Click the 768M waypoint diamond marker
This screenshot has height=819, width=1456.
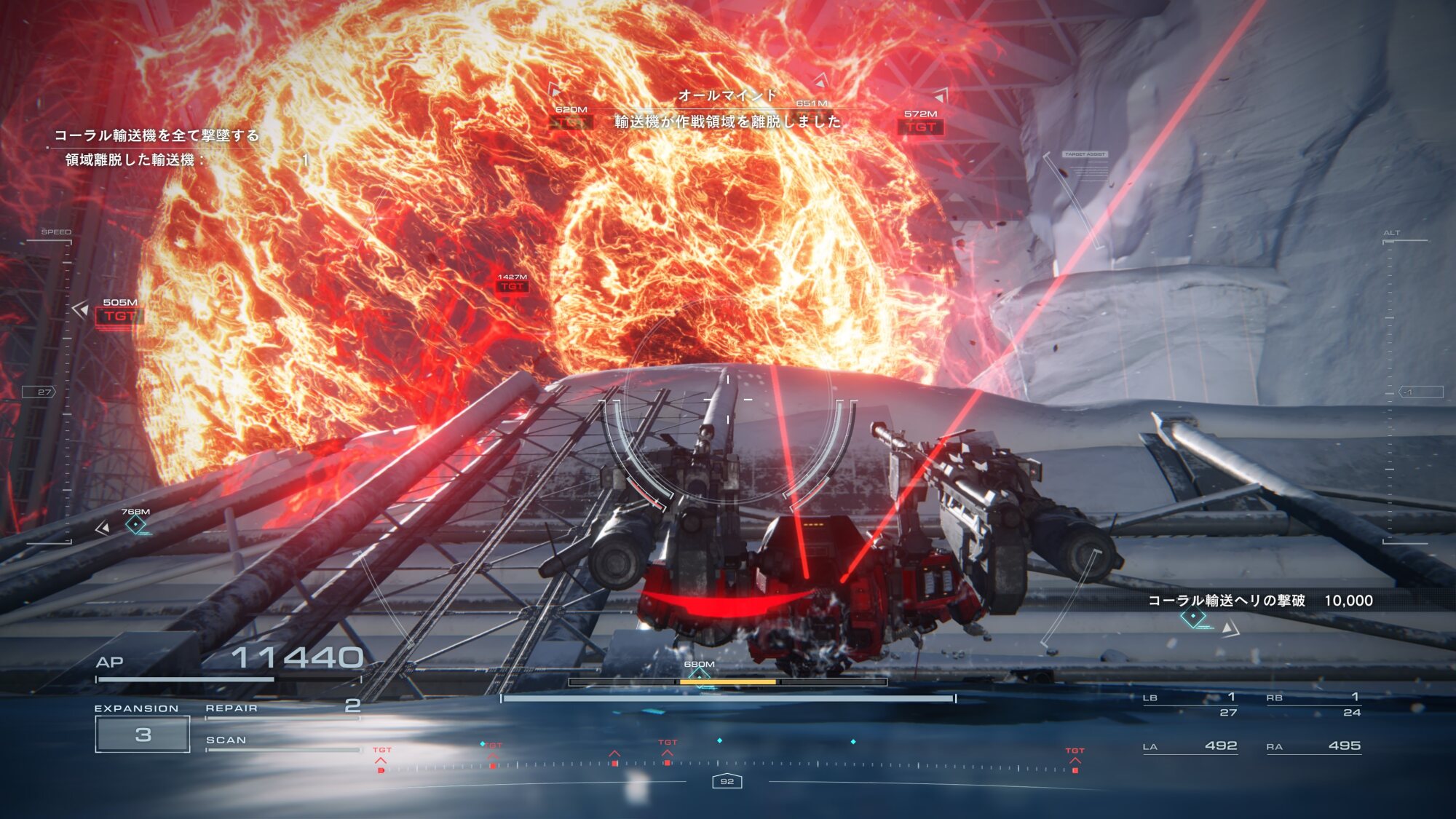[x=135, y=524]
